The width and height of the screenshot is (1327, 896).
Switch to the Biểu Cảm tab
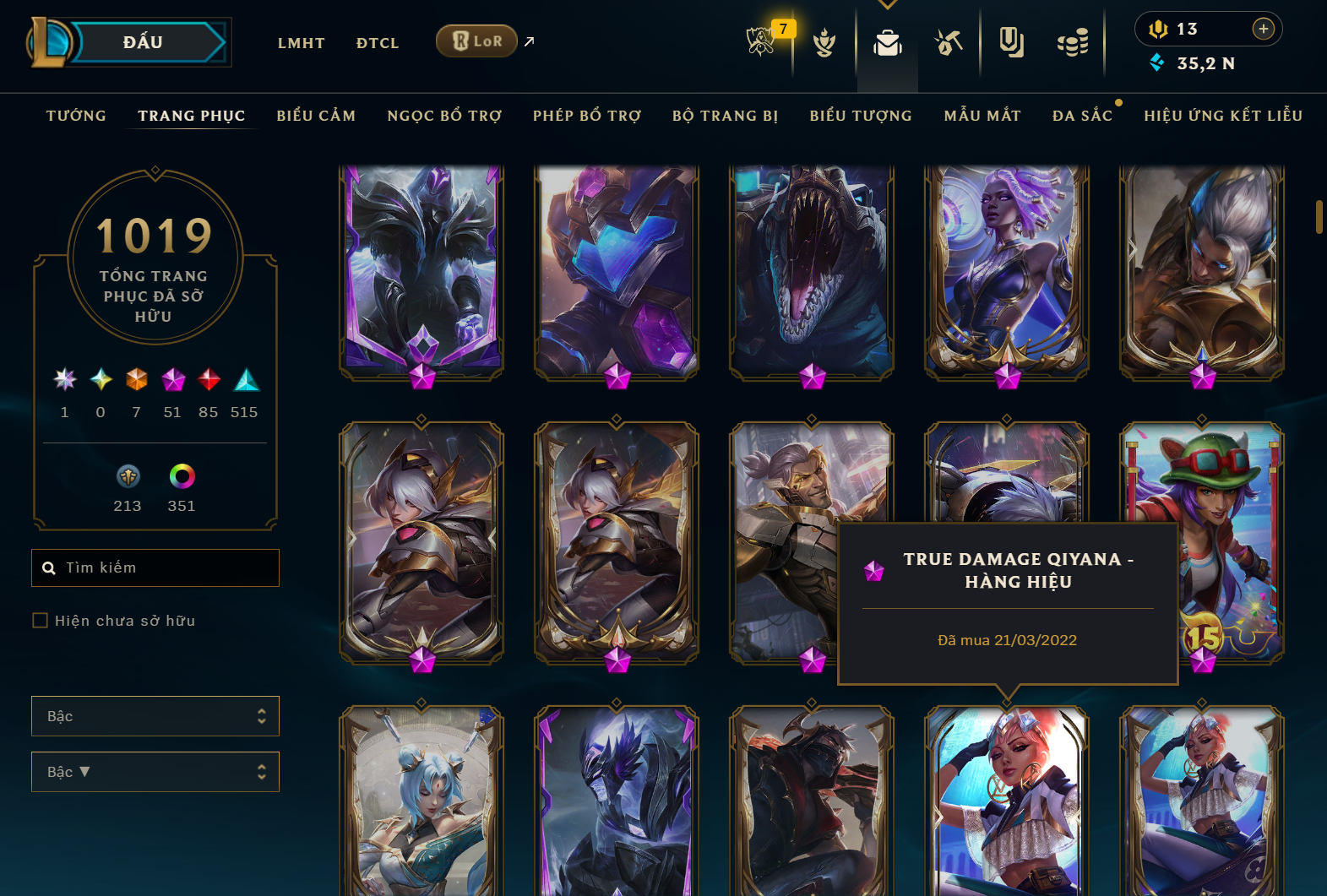coord(316,116)
